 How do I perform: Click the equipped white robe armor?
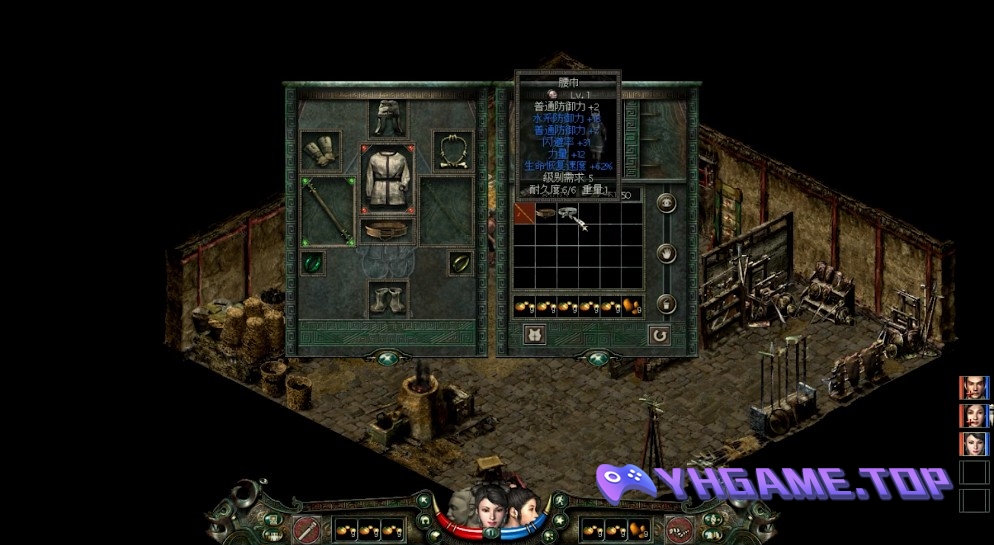pos(386,177)
